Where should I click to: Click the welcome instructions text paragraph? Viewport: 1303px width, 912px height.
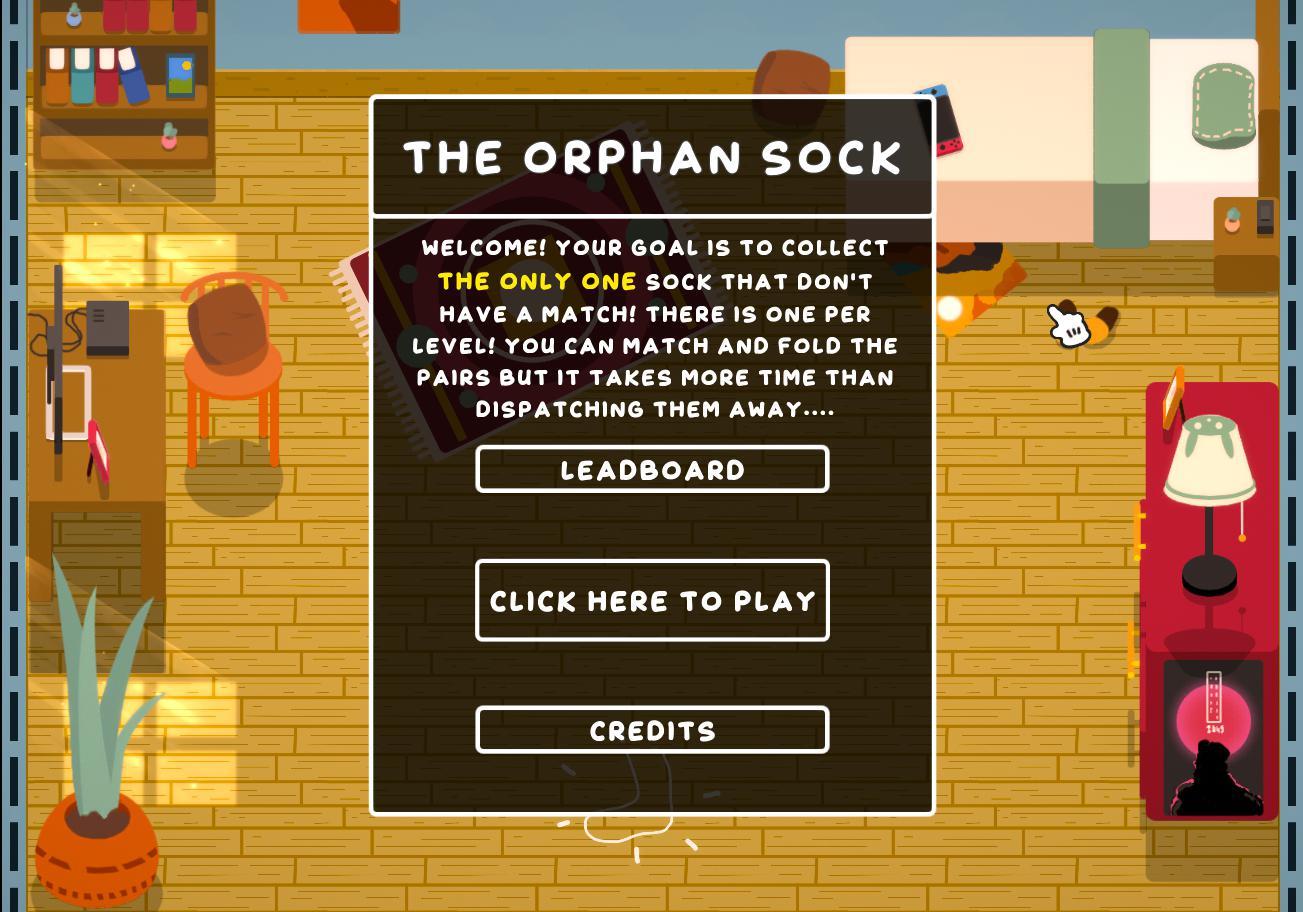(652, 328)
